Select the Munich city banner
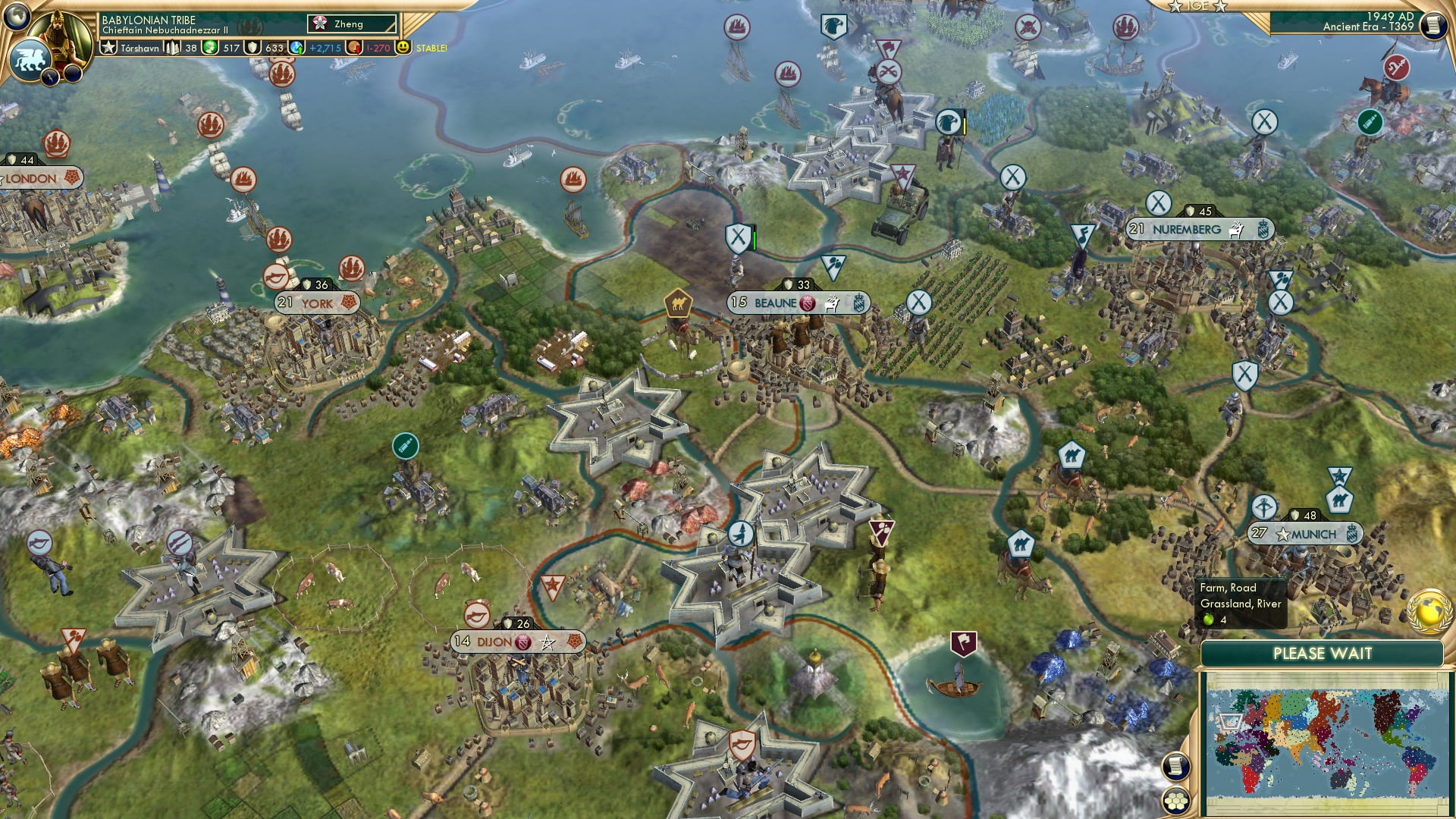The width and height of the screenshot is (1456, 819). pos(1305,534)
